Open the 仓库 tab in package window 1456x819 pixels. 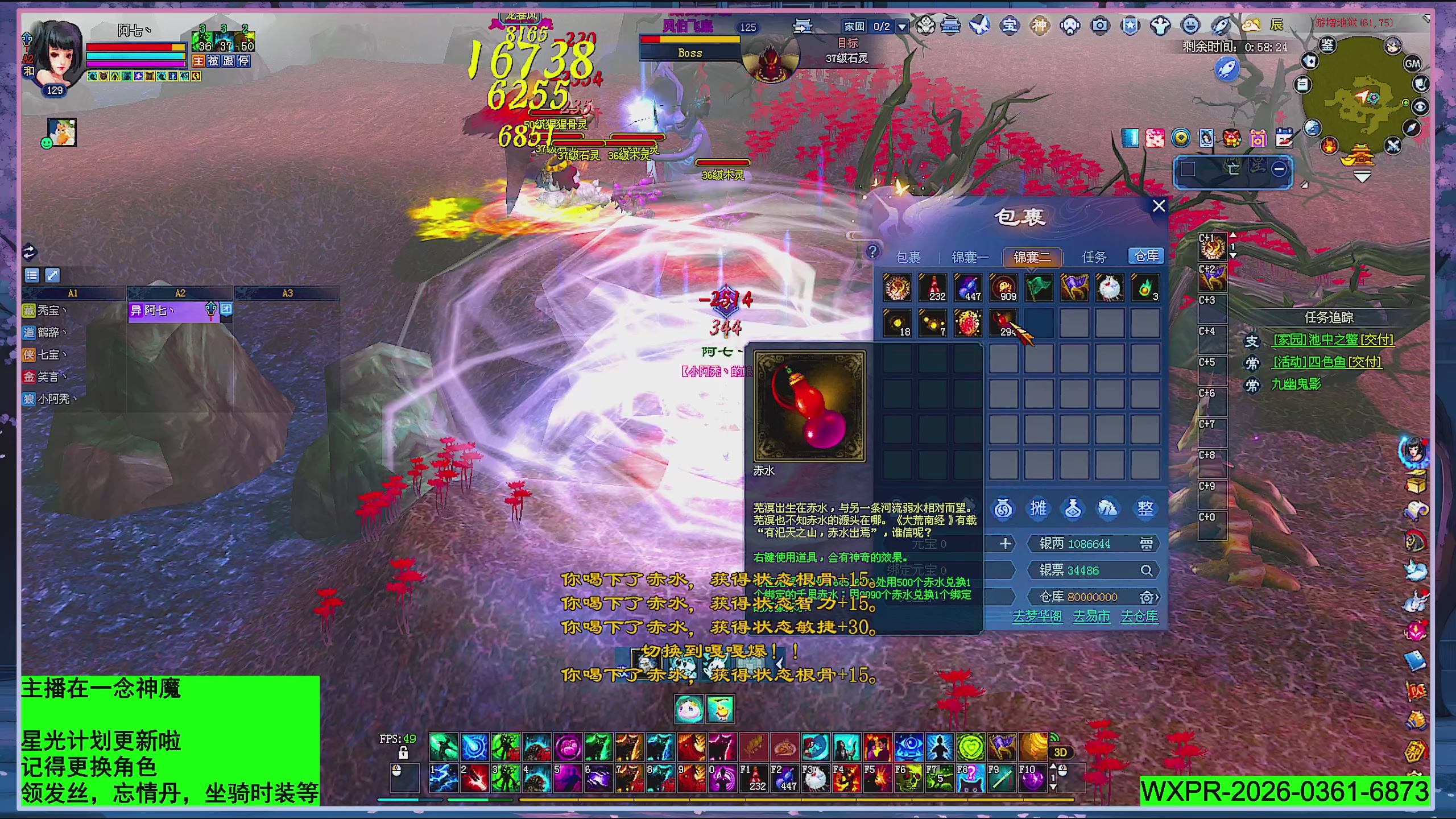click(1145, 256)
